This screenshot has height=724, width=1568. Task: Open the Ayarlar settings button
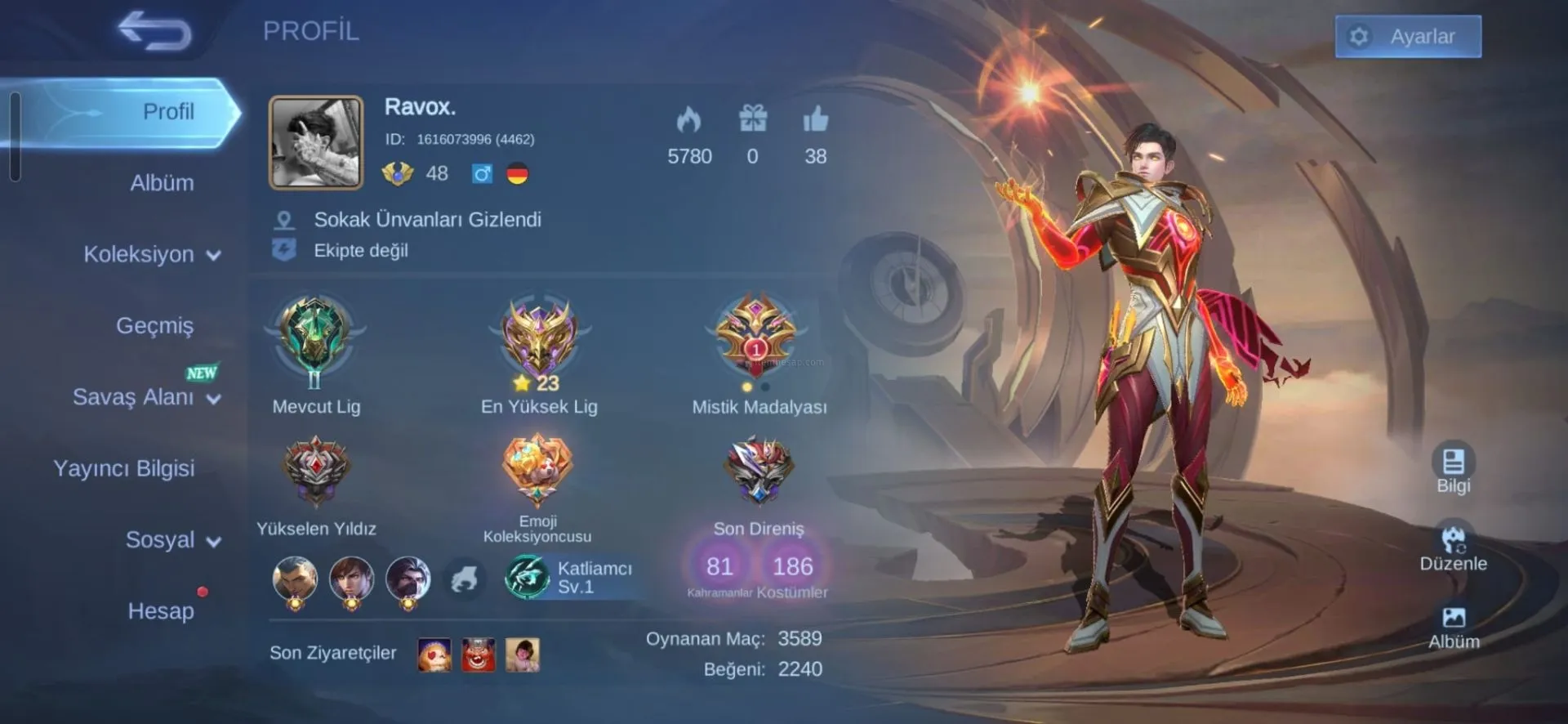[1407, 37]
